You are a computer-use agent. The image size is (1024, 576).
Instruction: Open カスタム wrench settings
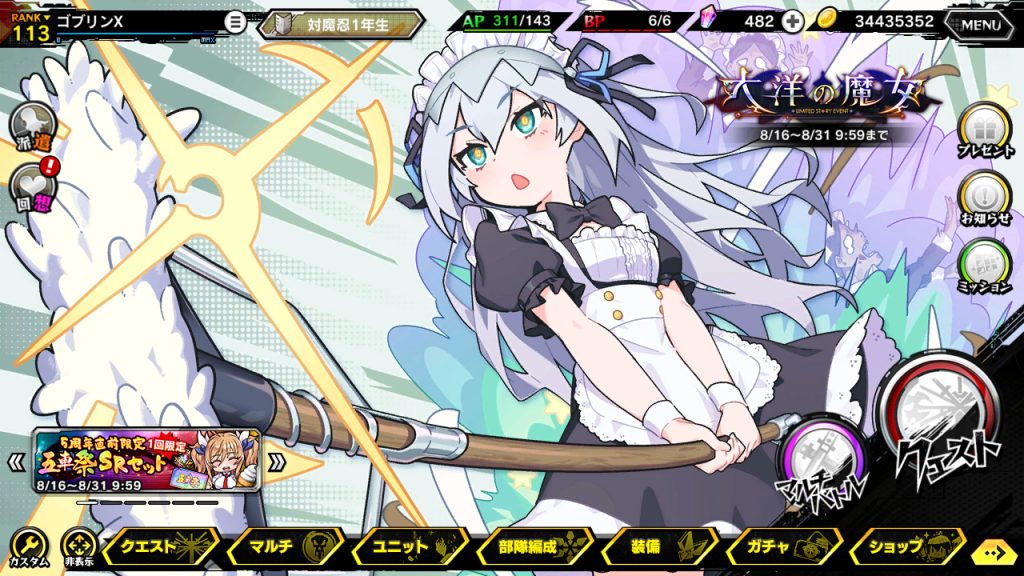point(28,546)
